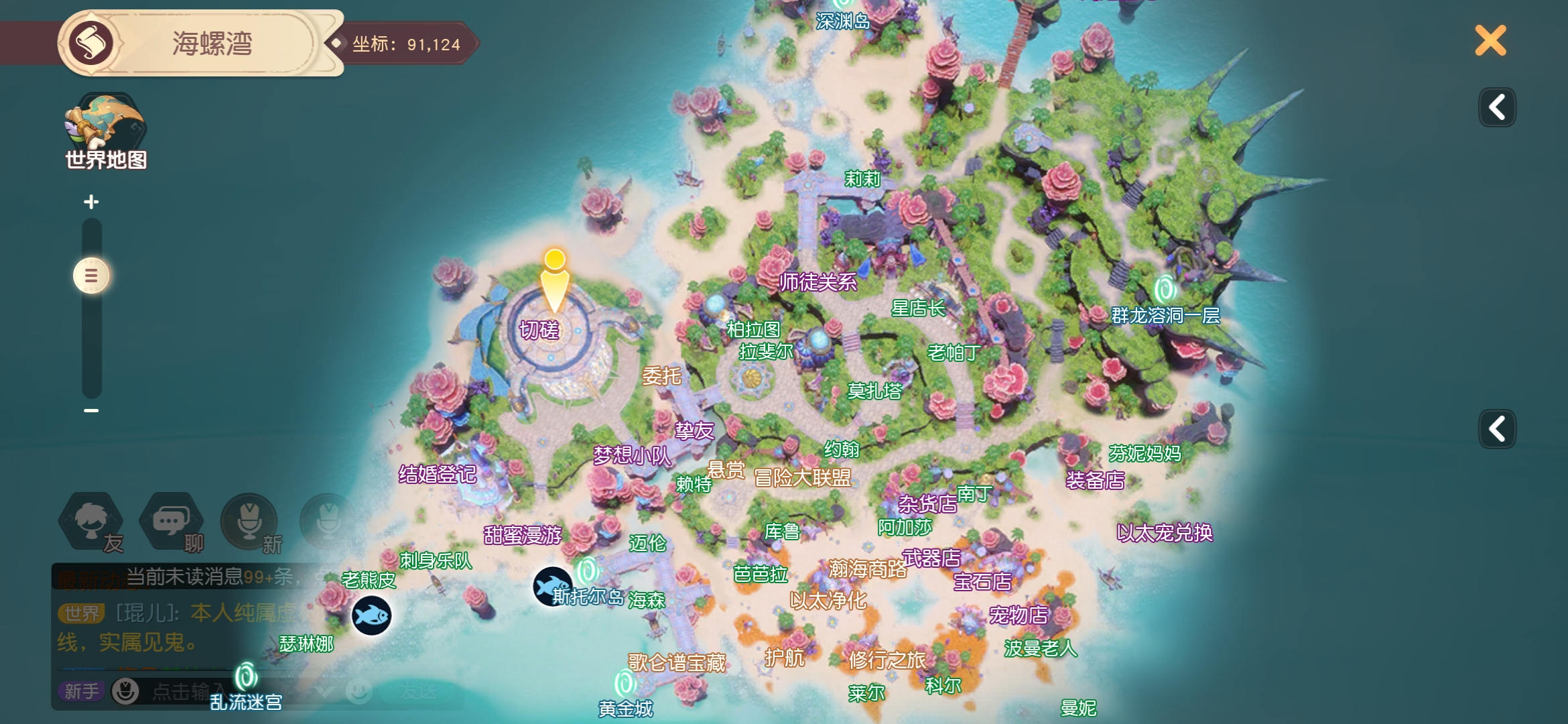This screenshot has height=724, width=1568.
Task: Choose the 黄金城 portal marker
Action: click(x=625, y=685)
